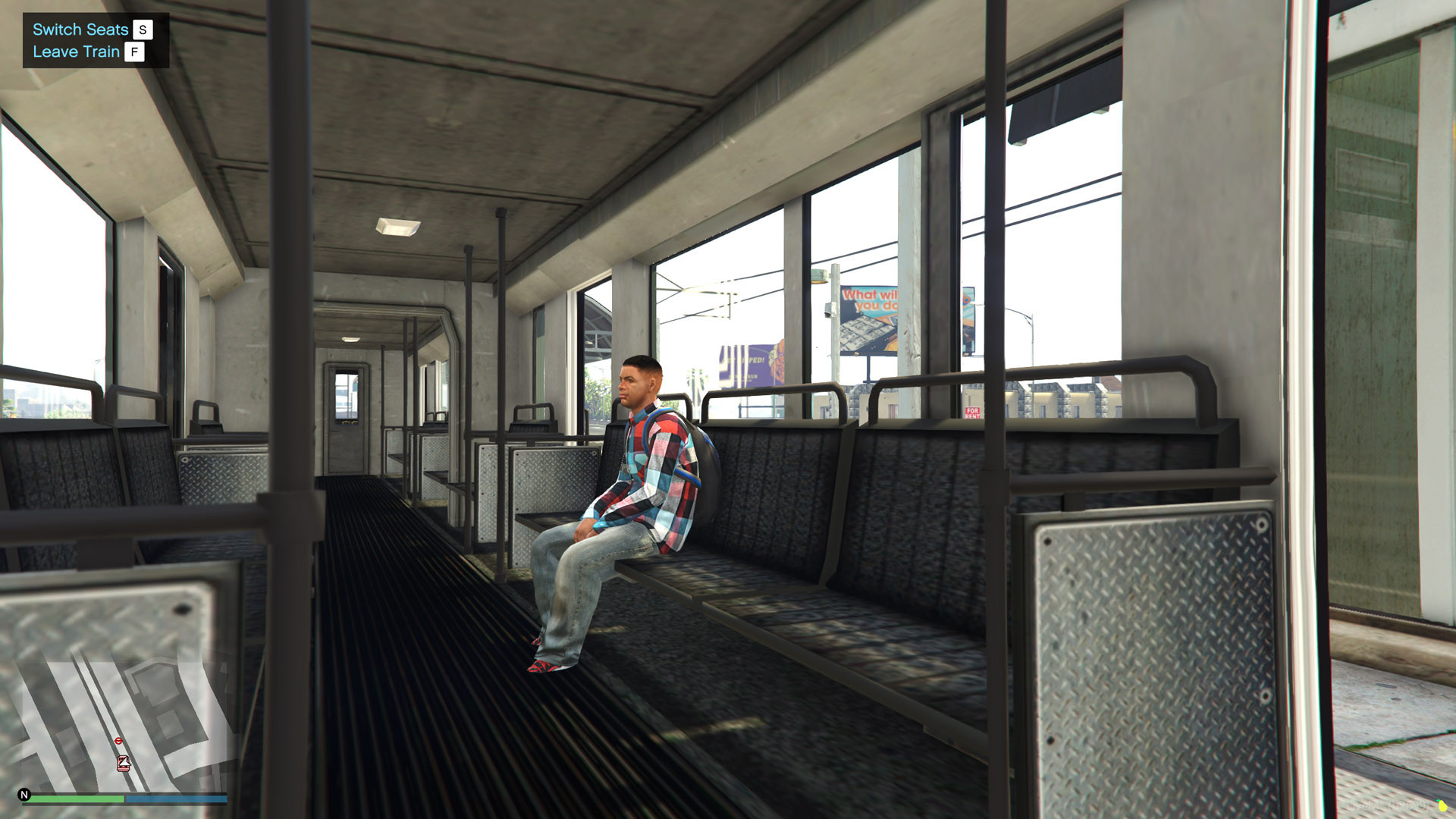Viewport: 1456px width, 819px height.
Task: Click the train blip on the minimap
Action: click(124, 764)
